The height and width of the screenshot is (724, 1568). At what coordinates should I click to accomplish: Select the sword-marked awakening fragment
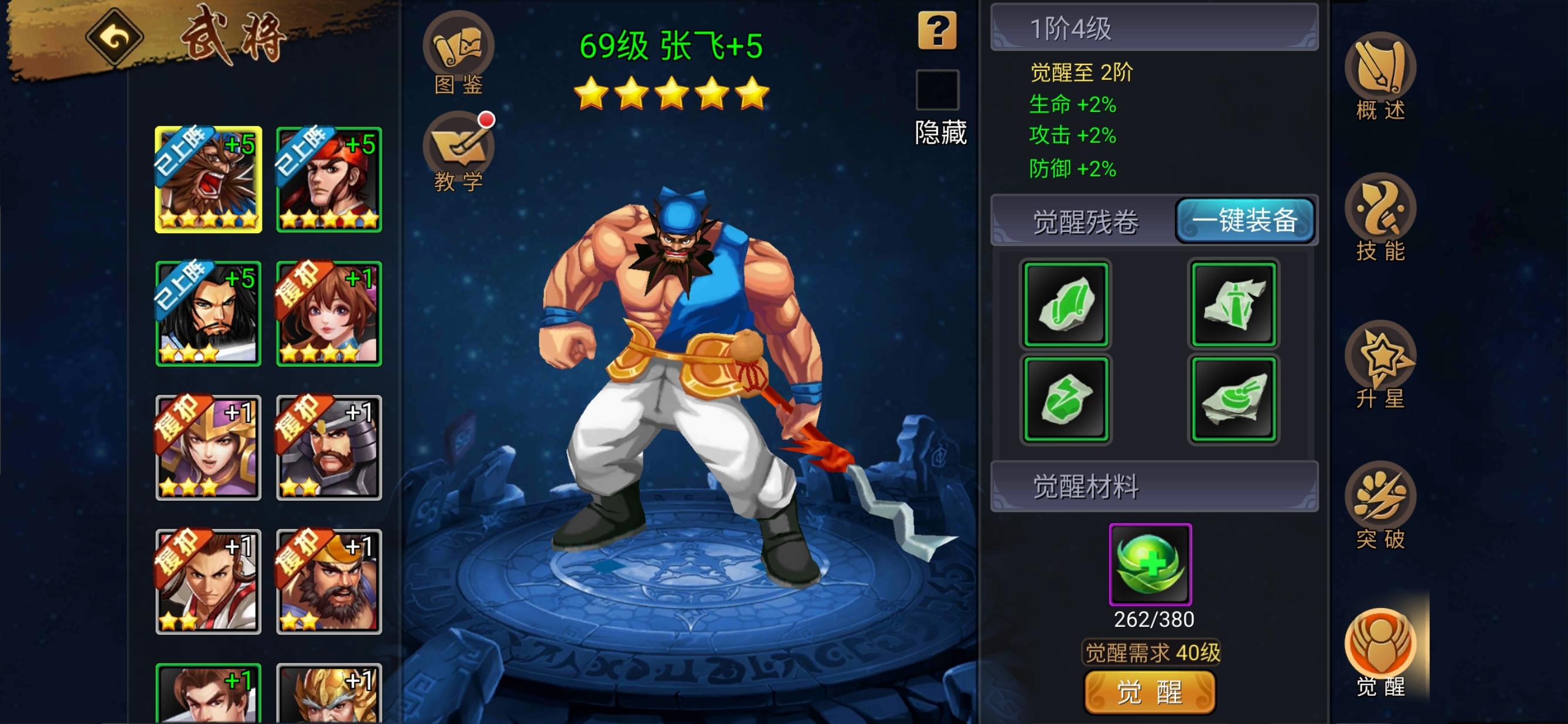[x=1234, y=304]
